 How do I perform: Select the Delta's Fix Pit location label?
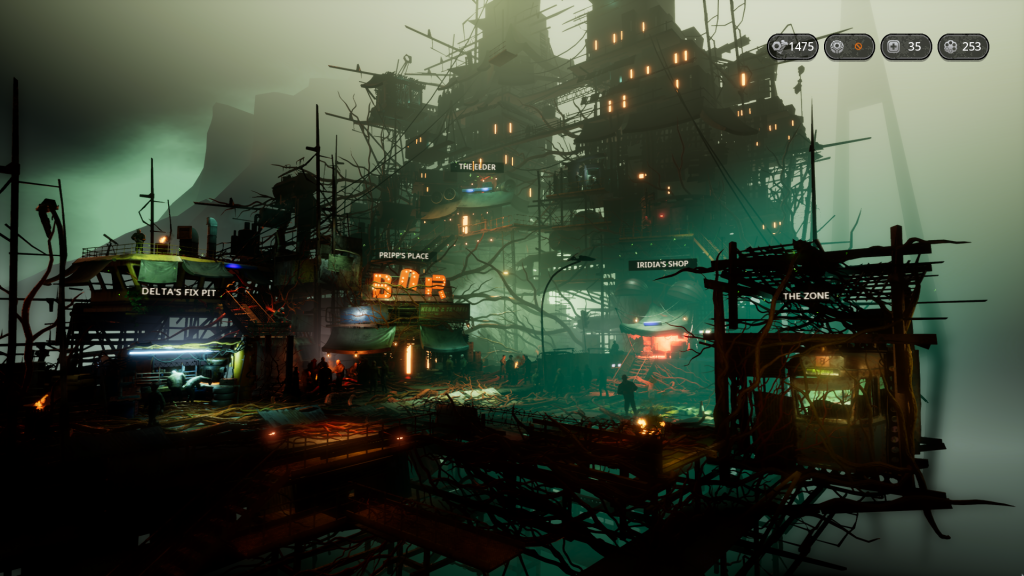(176, 291)
